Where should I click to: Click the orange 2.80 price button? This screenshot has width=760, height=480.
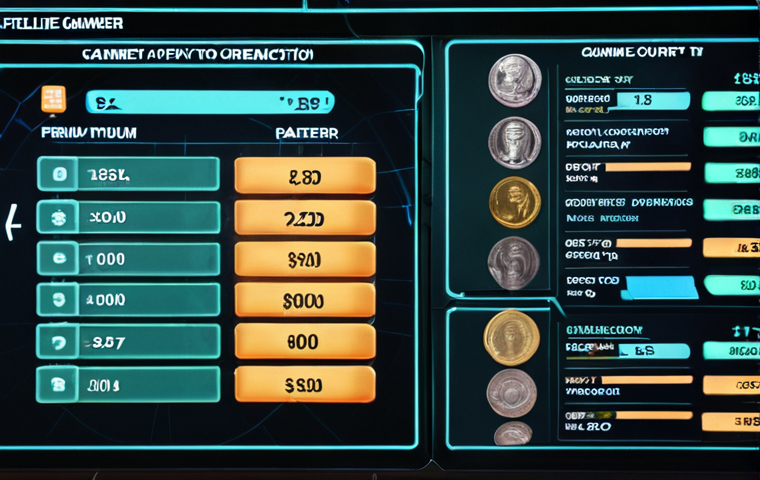(305, 176)
